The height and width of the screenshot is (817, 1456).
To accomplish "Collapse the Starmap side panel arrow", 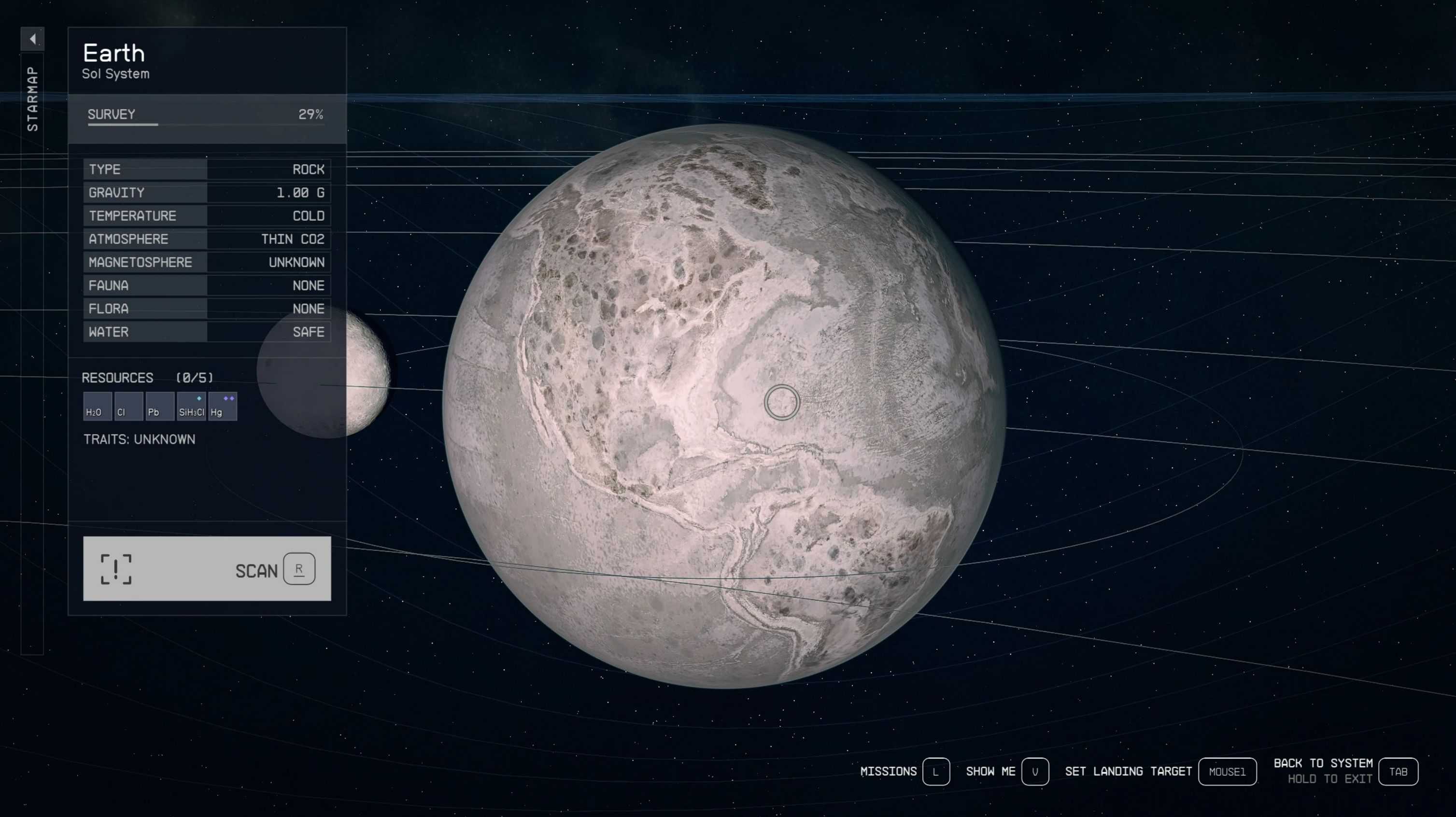I will click(x=32, y=39).
